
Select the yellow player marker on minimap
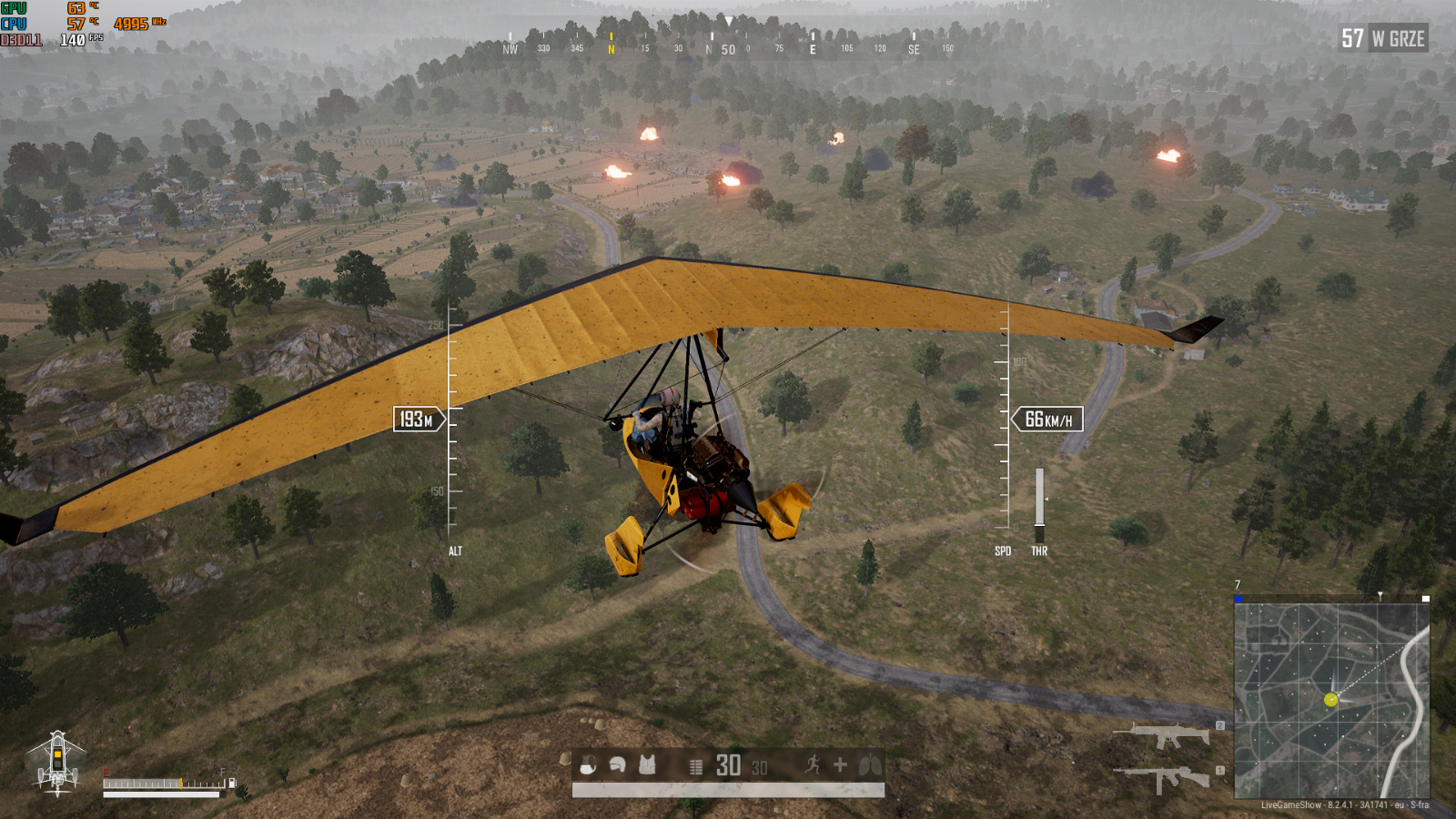point(1330,700)
